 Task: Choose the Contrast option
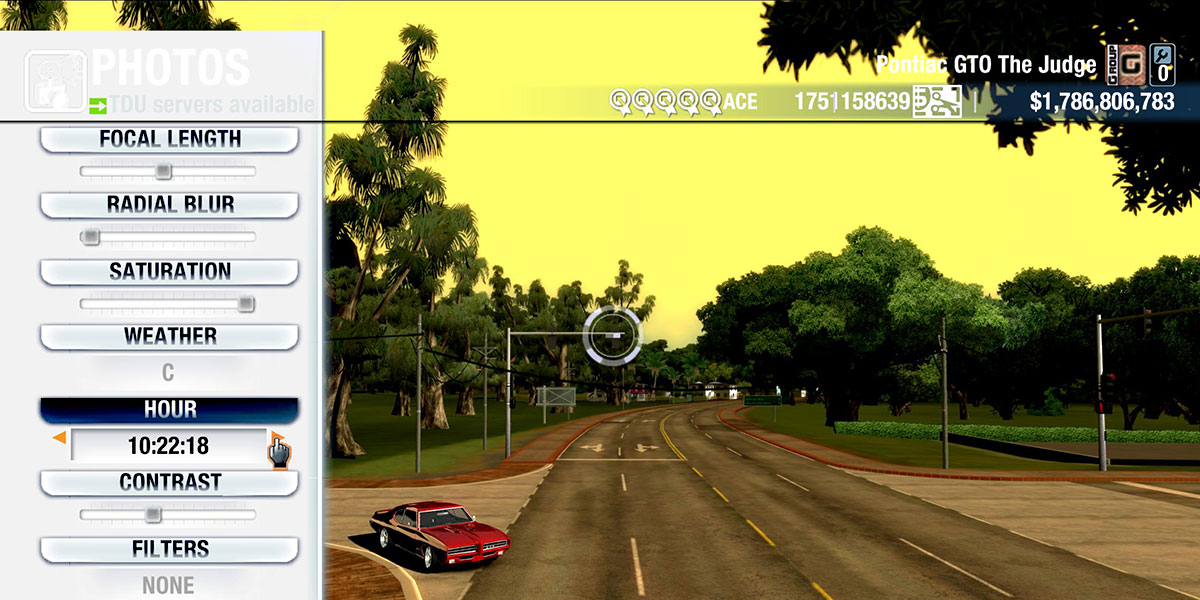point(169,483)
